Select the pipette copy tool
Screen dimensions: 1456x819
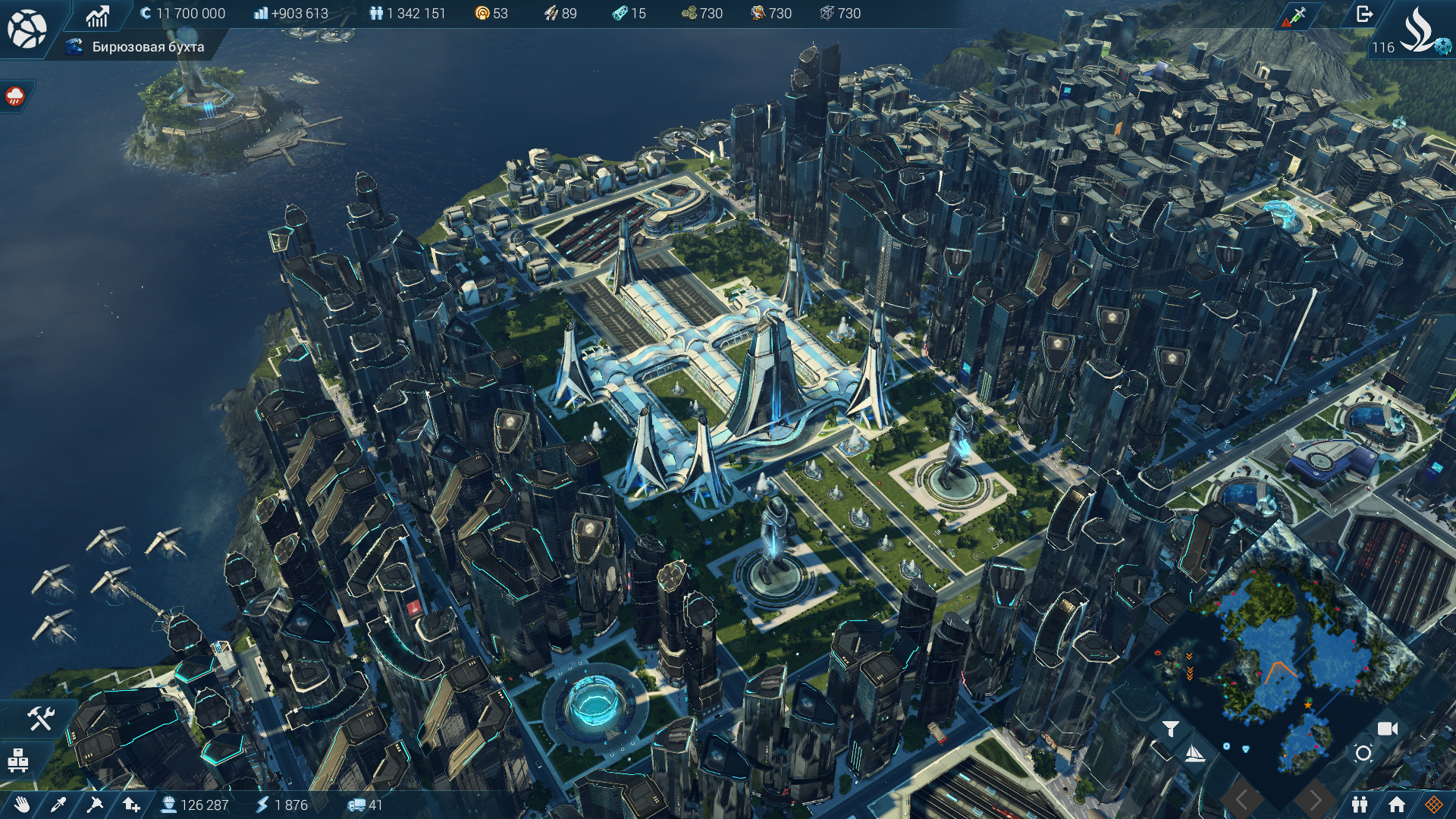coord(58,805)
